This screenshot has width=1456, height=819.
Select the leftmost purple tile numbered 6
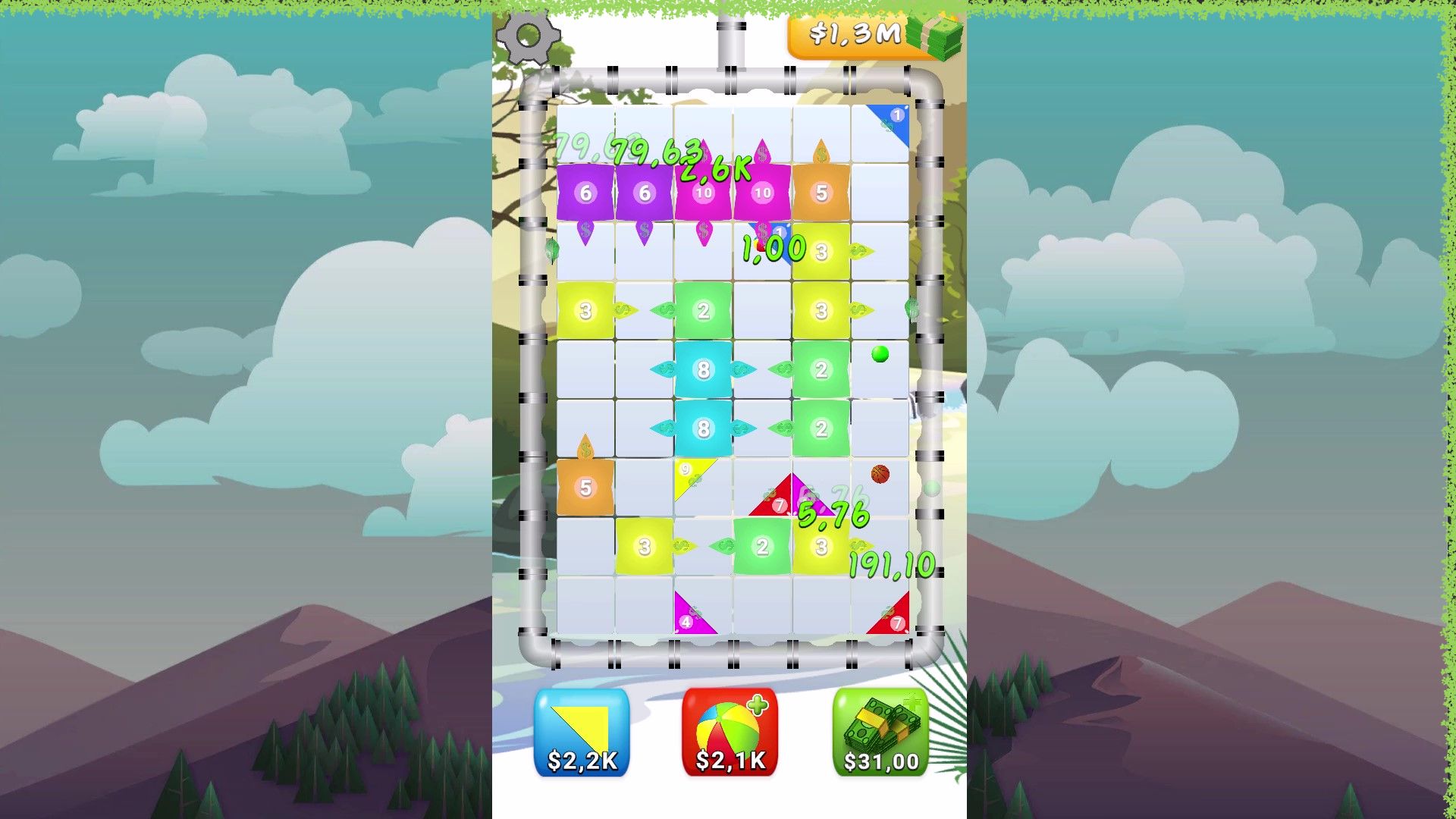pyautogui.click(x=585, y=193)
